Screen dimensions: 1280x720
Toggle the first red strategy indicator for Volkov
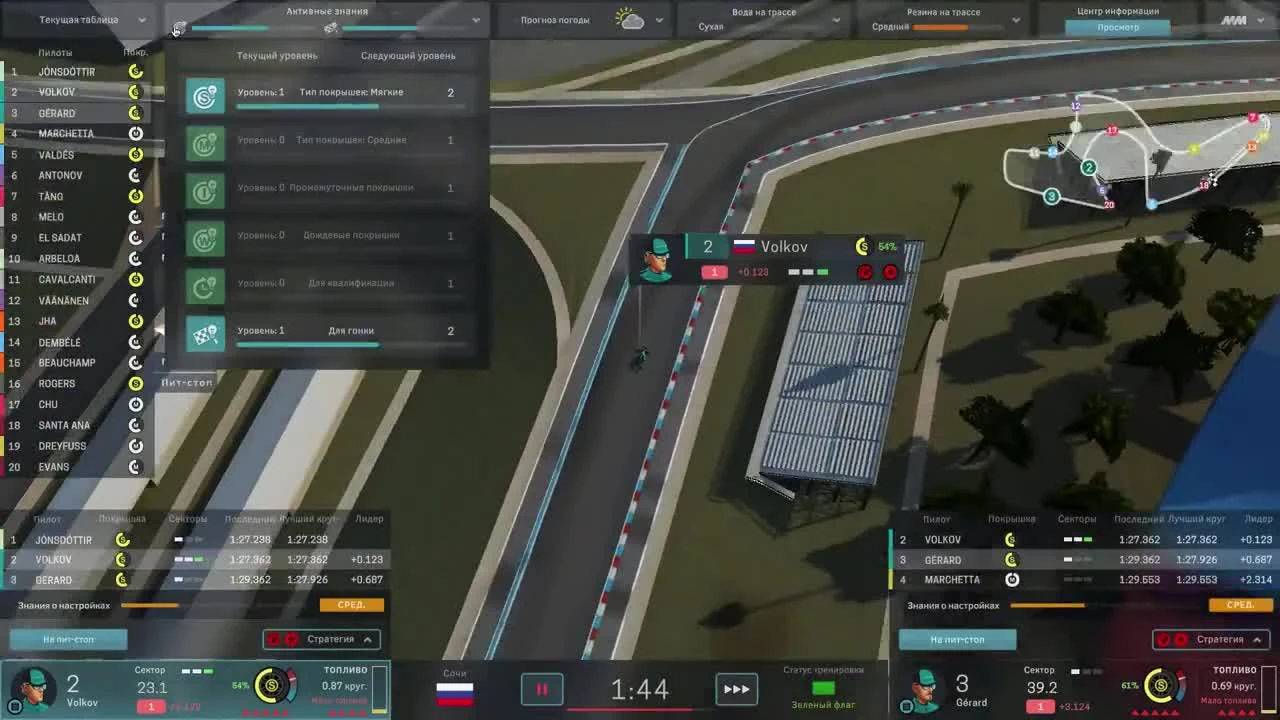point(275,639)
